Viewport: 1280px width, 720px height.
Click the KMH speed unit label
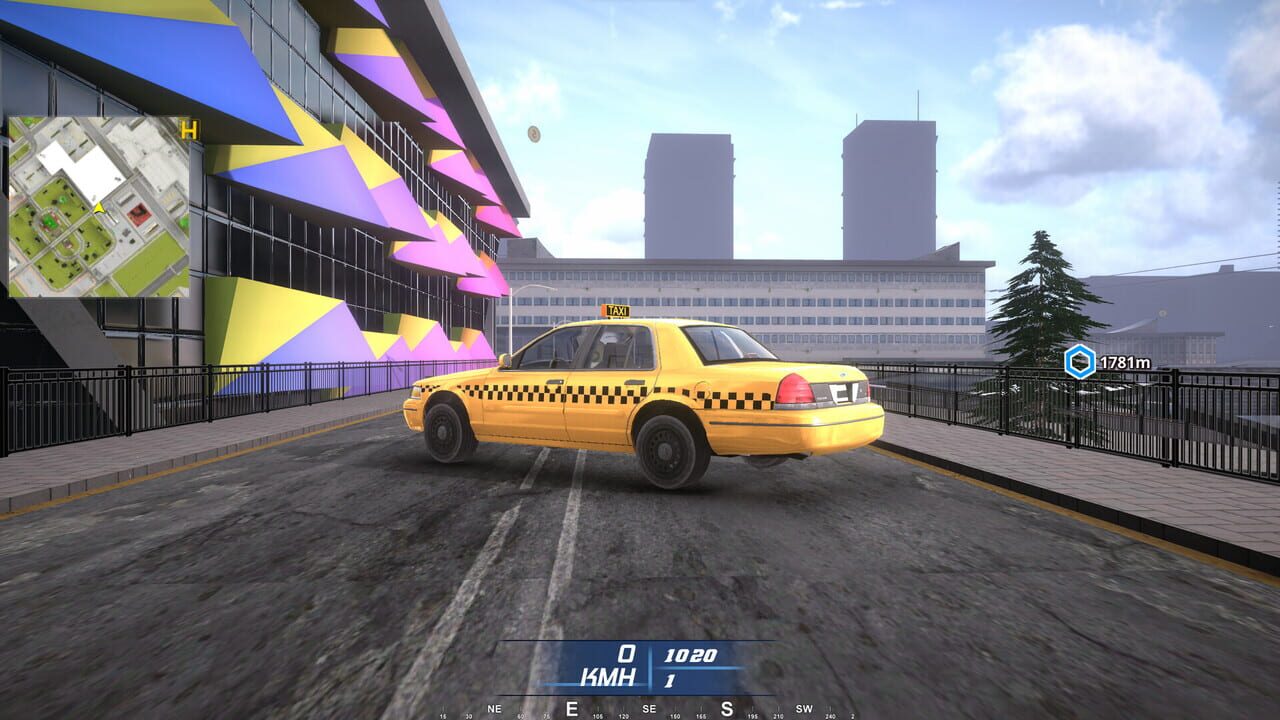point(610,675)
